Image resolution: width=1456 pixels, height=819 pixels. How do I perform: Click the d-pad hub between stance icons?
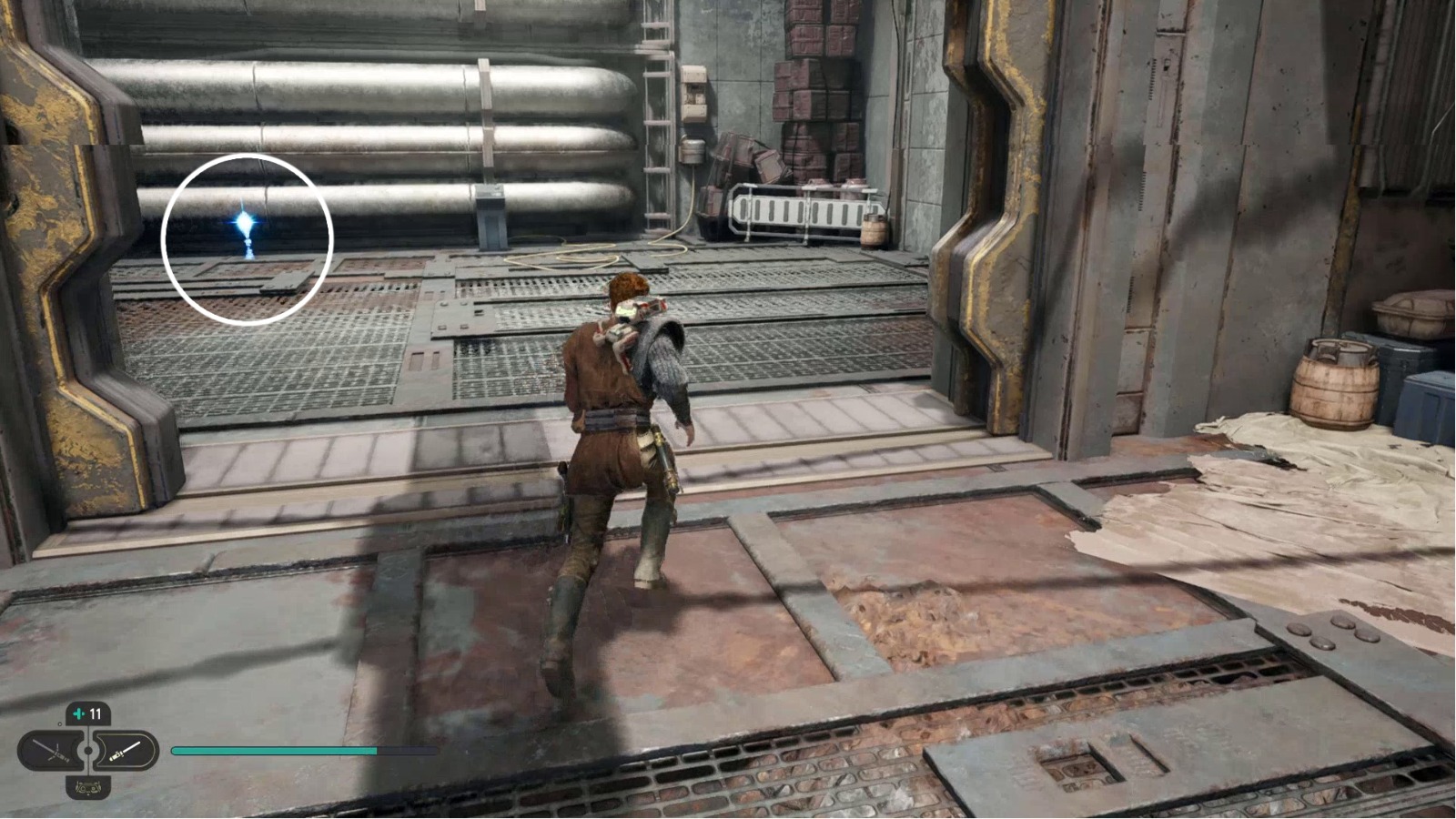pos(88,750)
